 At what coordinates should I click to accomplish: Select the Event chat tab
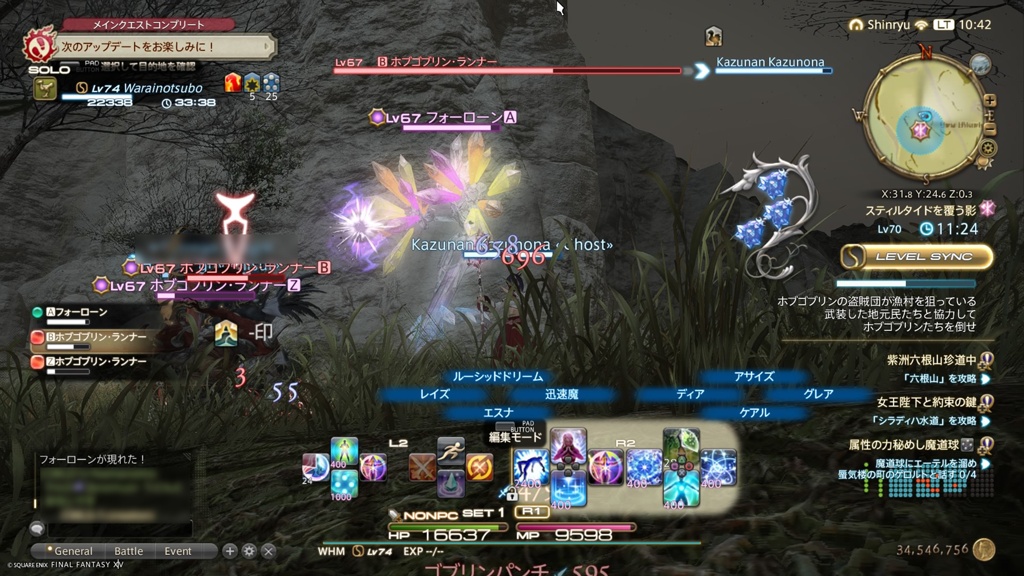[178, 551]
